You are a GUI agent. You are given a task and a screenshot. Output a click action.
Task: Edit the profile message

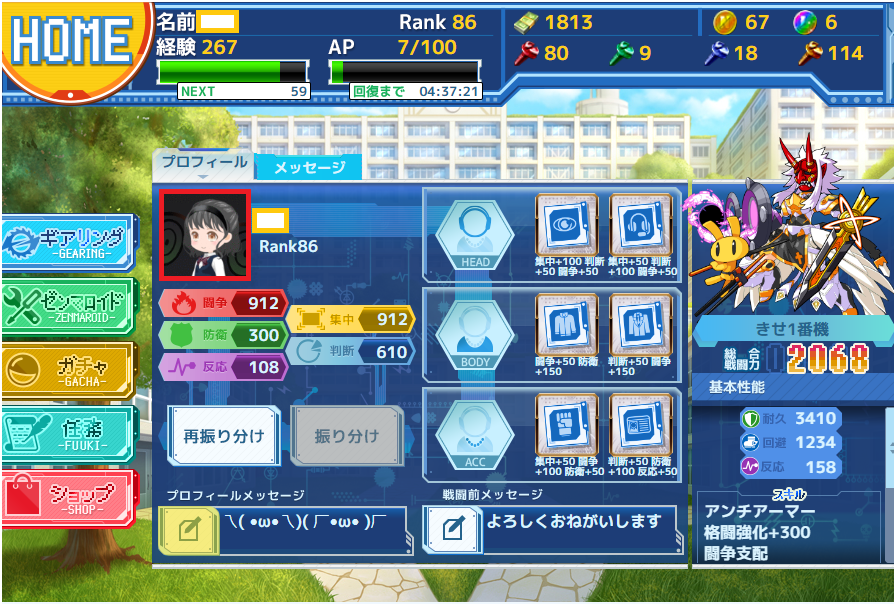(x=188, y=530)
